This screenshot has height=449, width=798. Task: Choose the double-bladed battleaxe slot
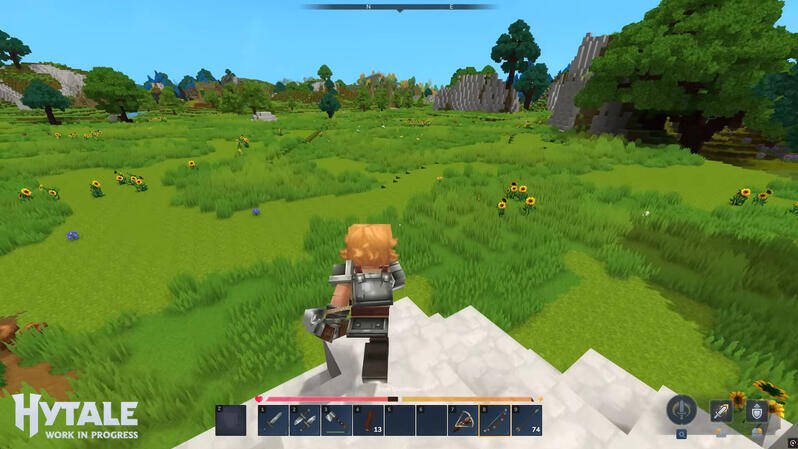click(305, 420)
